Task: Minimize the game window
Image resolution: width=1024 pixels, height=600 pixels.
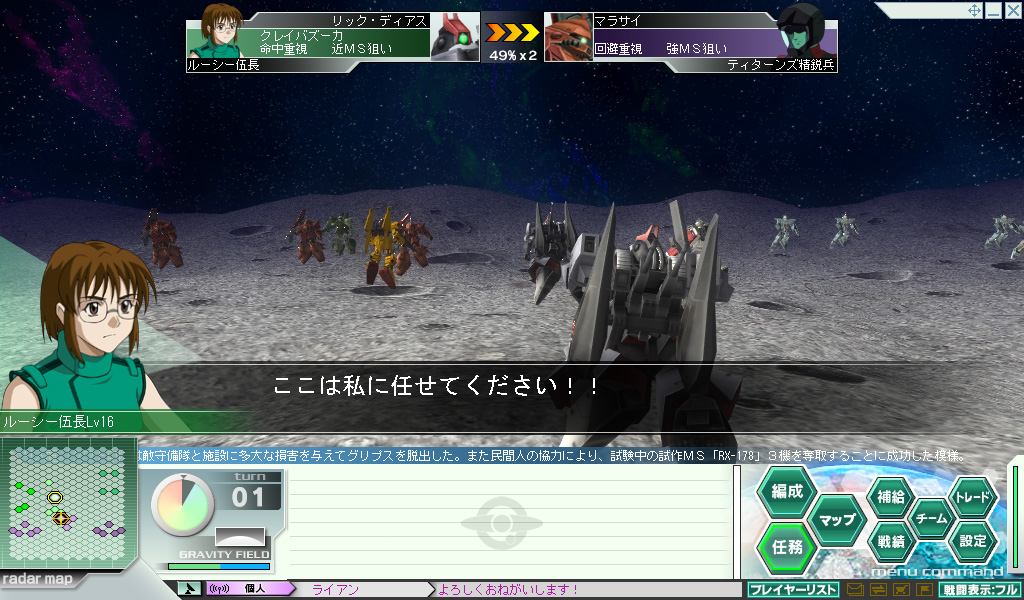Action: click(x=993, y=11)
